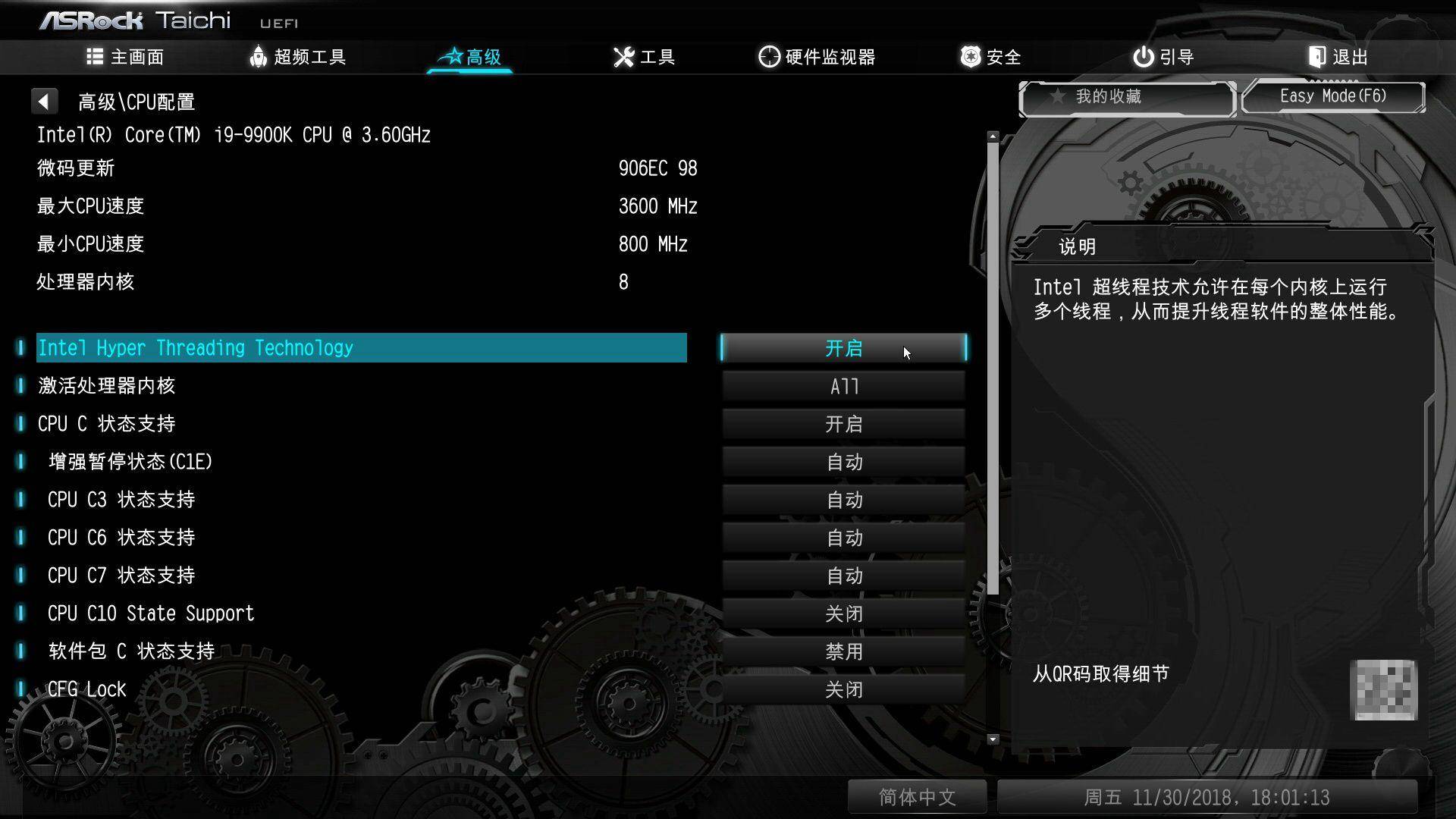Select the 安全 shield icon
The image size is (1456, 819).
[969, 56]
